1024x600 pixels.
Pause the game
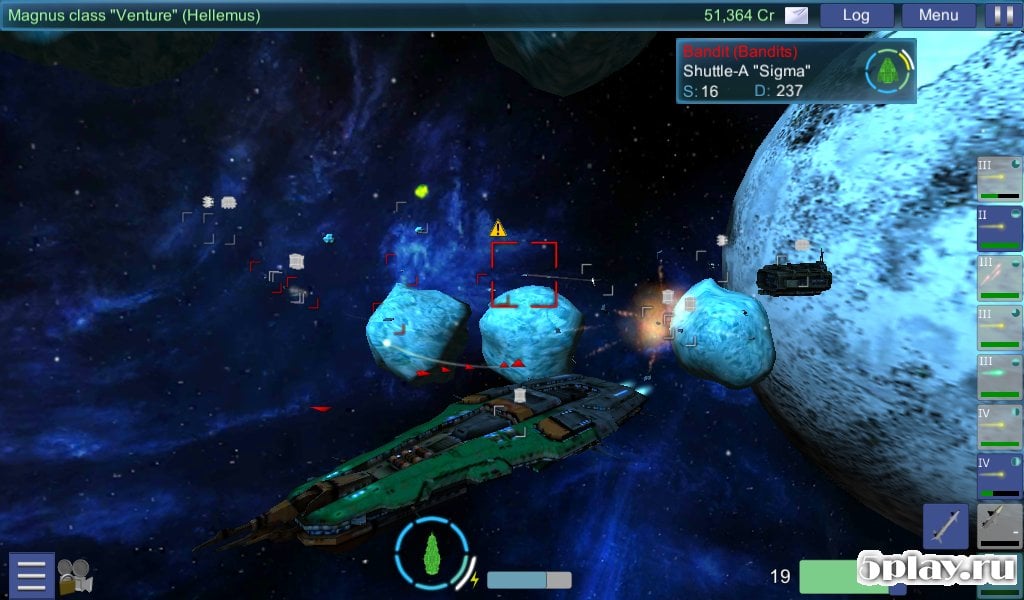coord(999,15)
